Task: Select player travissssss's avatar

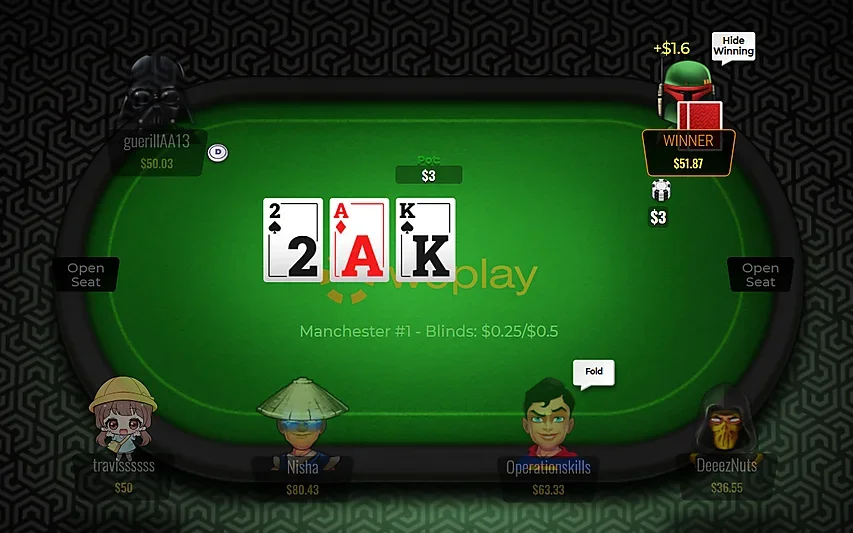Action: [x=123, y=415]
